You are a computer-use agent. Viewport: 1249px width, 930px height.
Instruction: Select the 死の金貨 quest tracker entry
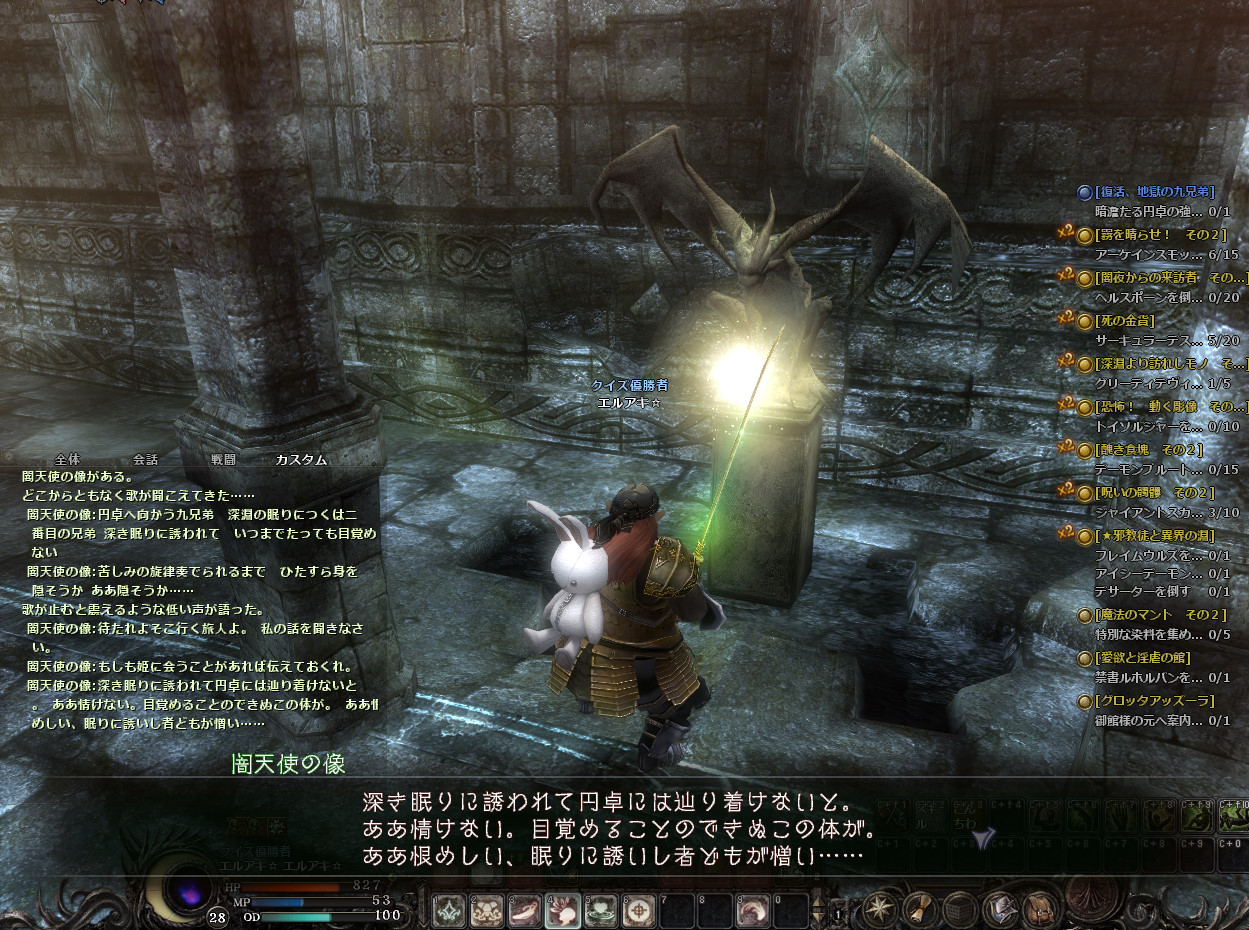click(1125, 321)
